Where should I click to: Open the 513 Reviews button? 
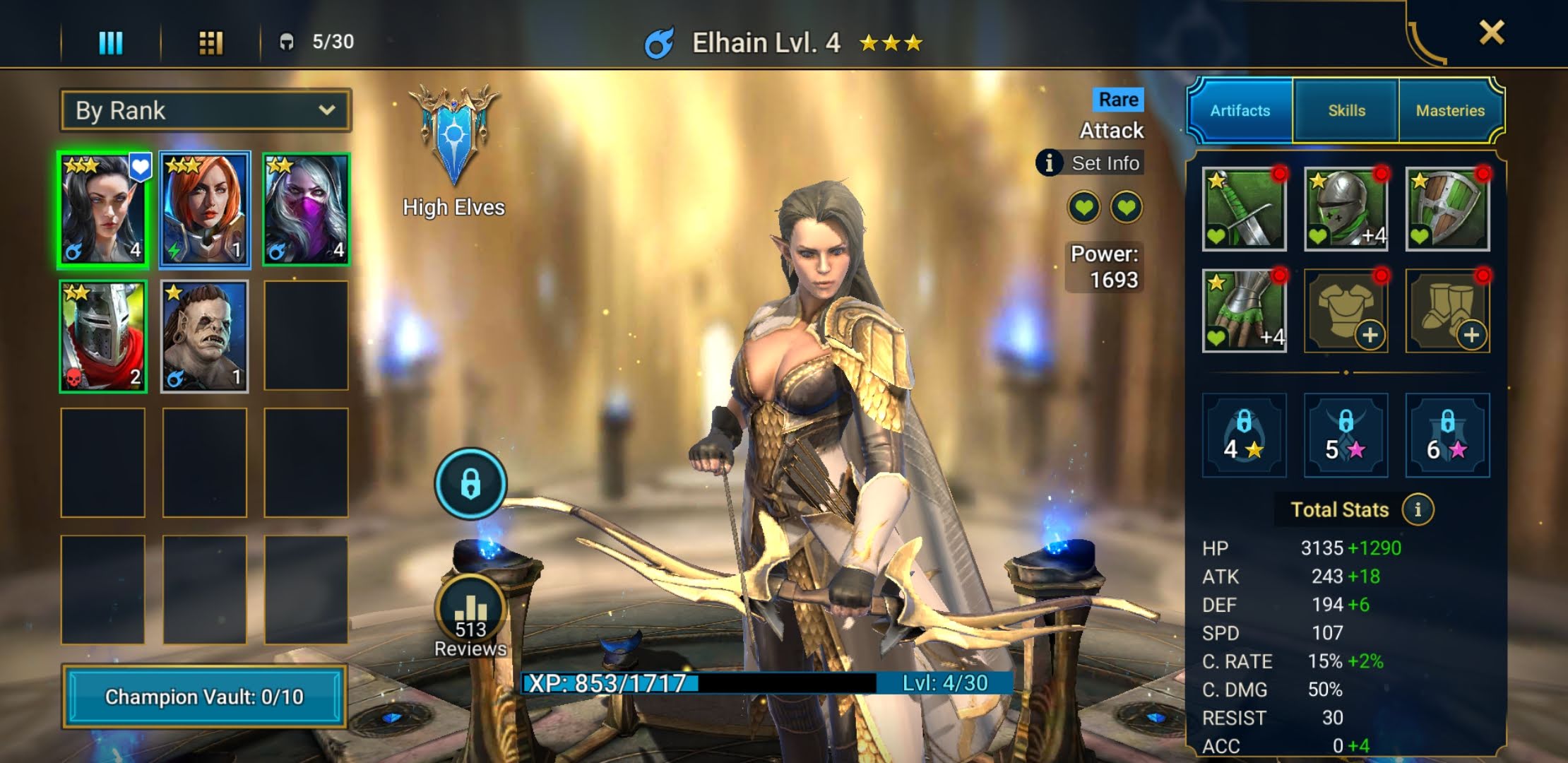point(470,616)
